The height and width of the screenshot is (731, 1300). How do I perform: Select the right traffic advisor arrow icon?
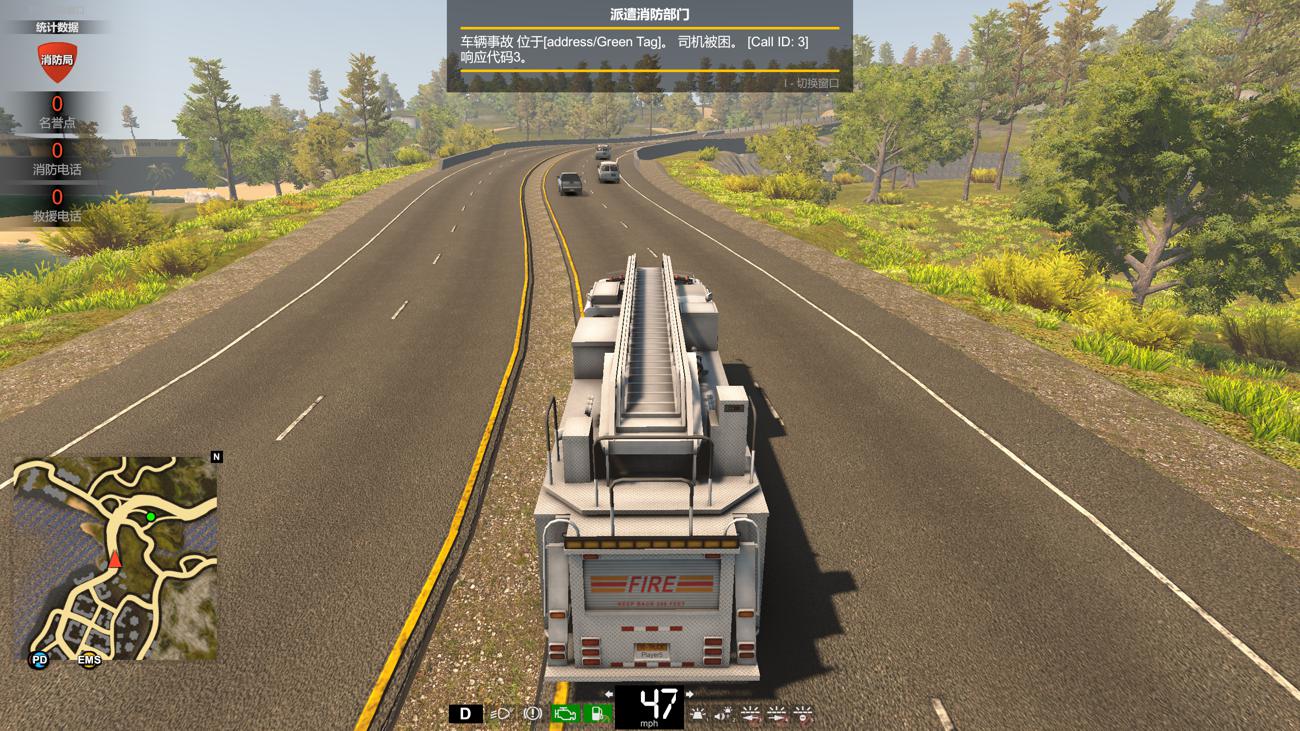pos(775,713)
